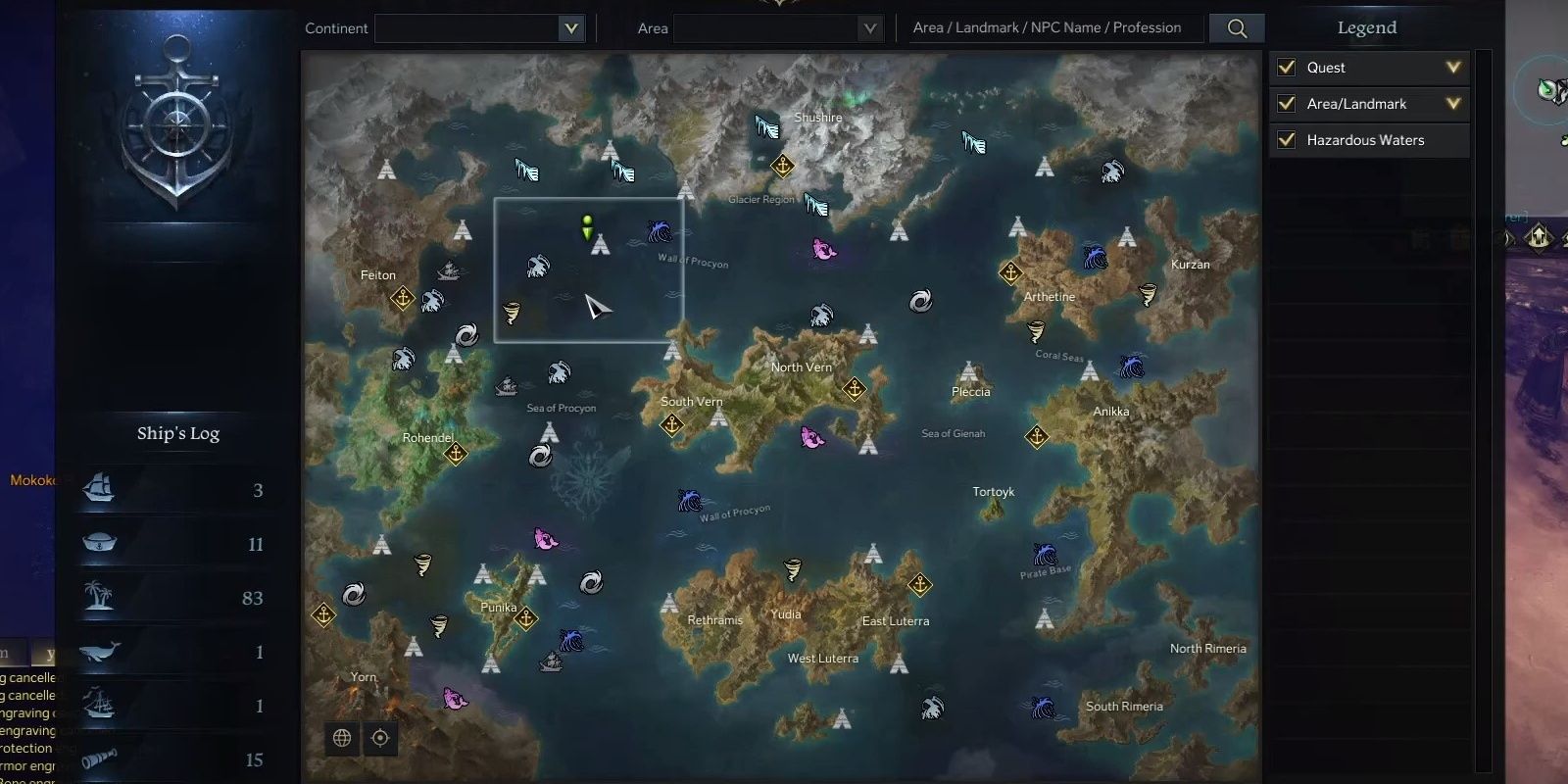Click the green player marker on the map
The width and height of the screenshot is (1568, 784).
(586, 228)
